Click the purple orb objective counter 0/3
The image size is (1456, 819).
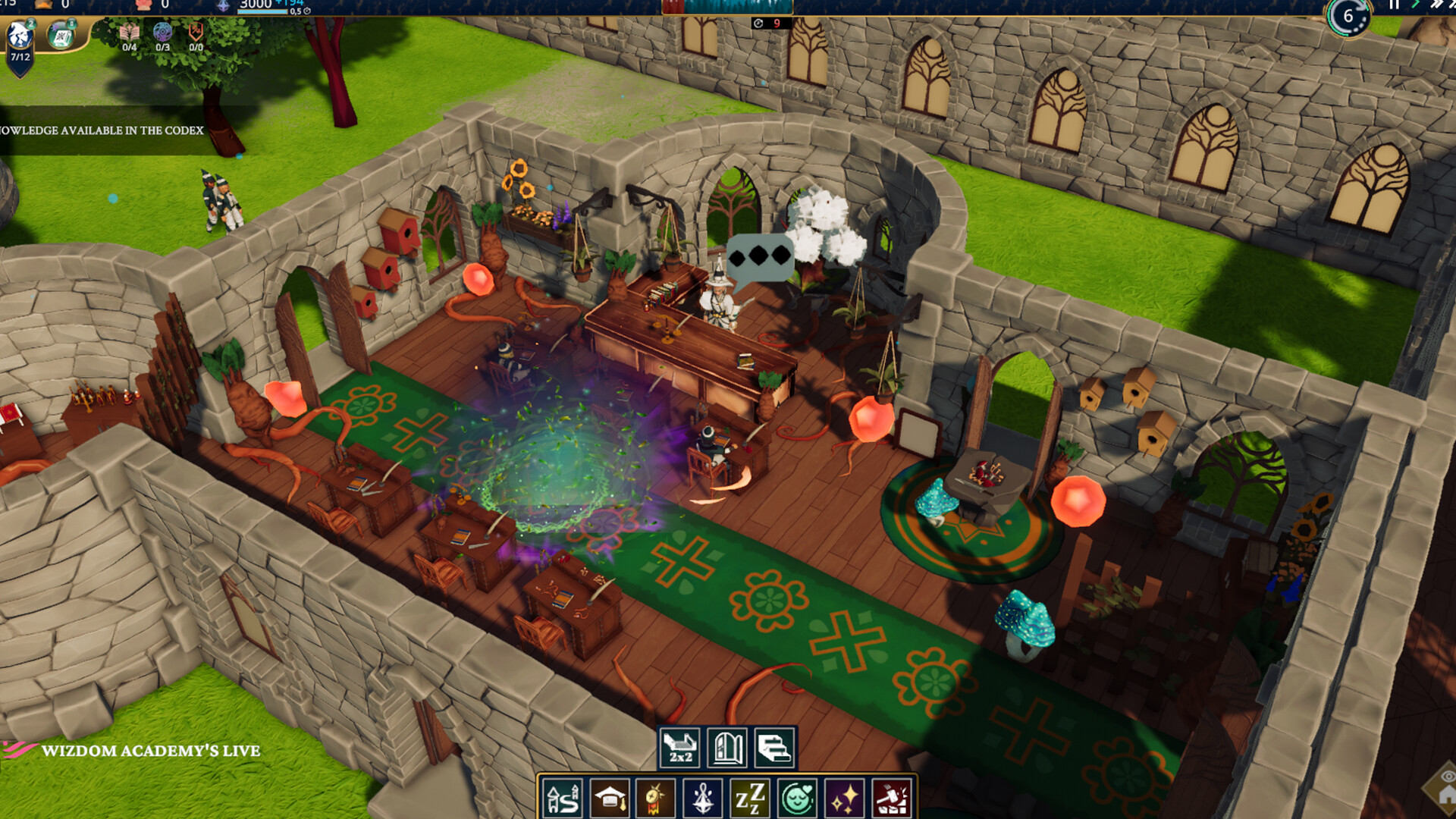click(x=163, y=36)
